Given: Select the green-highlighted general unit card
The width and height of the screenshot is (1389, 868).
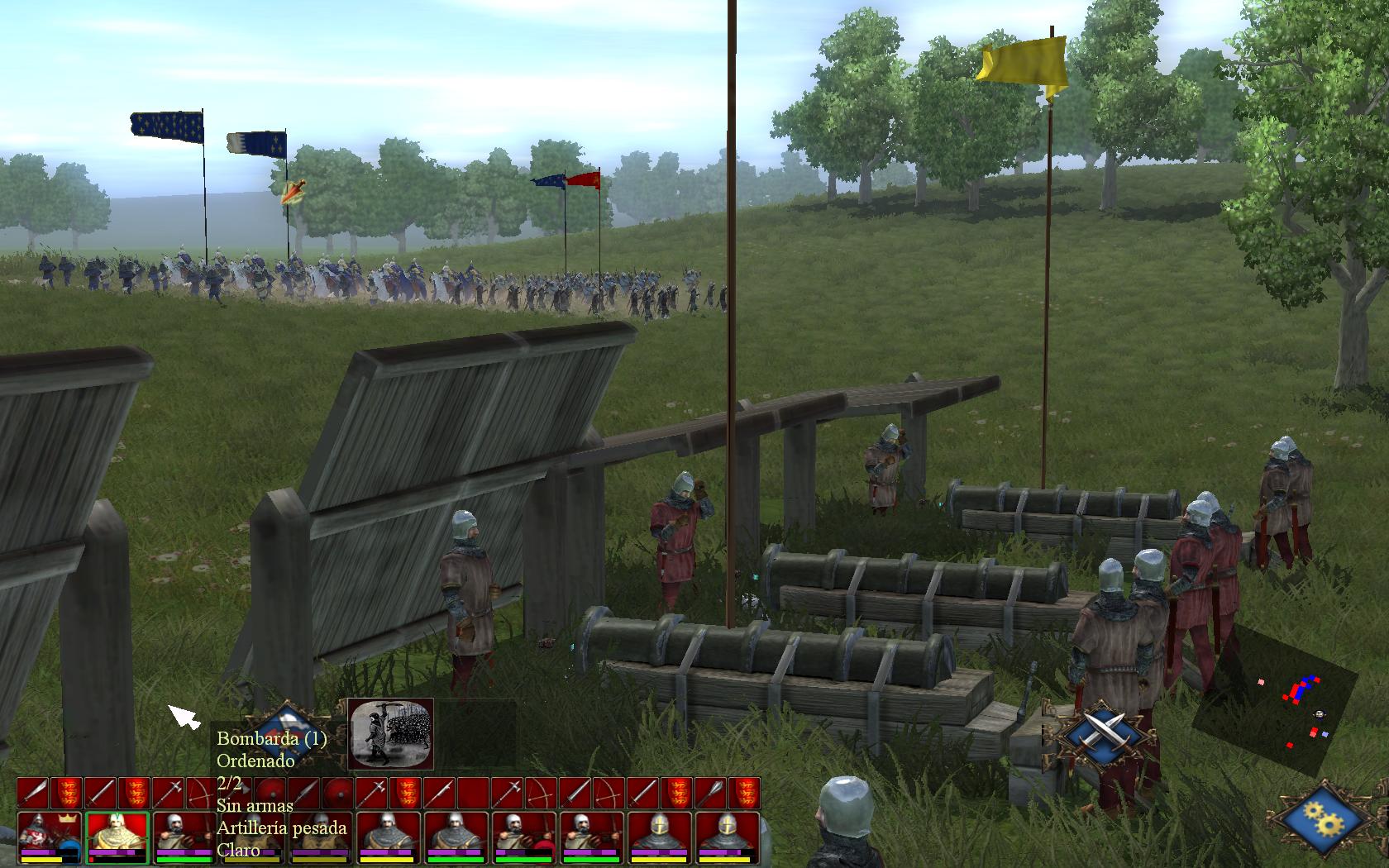Looking at the screenshot, I should 117,836.
